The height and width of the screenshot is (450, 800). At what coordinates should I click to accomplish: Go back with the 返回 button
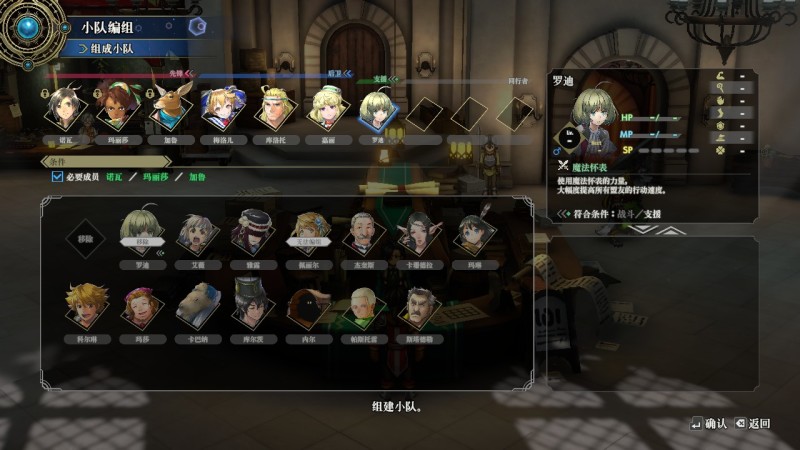[752, 424]
